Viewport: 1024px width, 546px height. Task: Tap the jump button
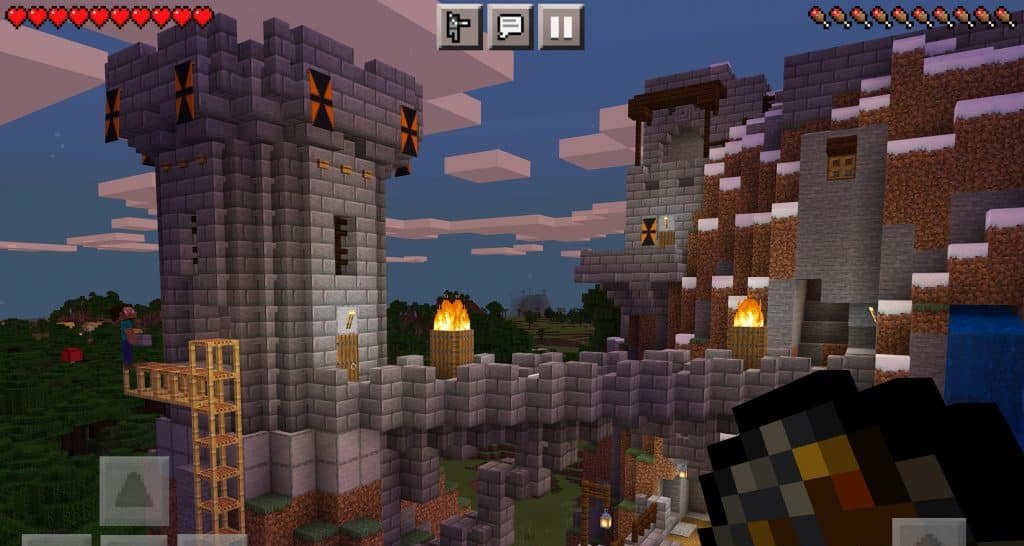[x=929, y=533]
